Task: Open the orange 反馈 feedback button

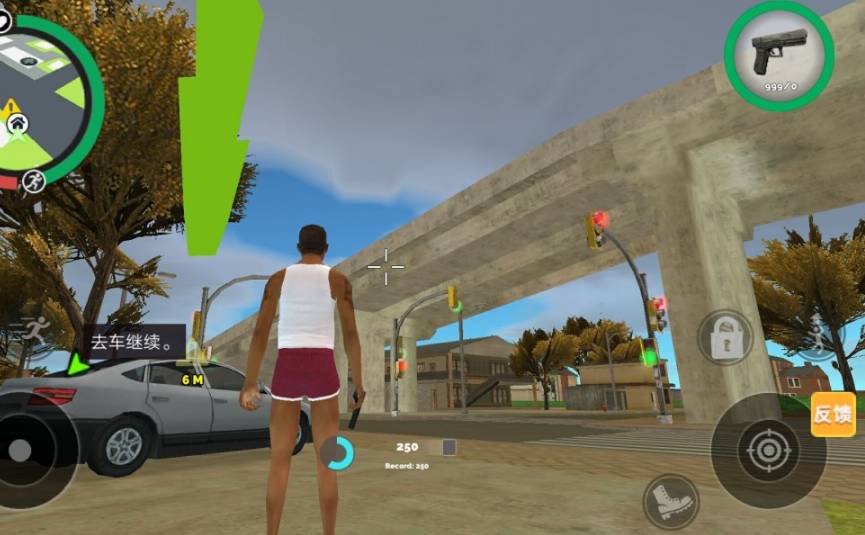Action: point(832,414)
